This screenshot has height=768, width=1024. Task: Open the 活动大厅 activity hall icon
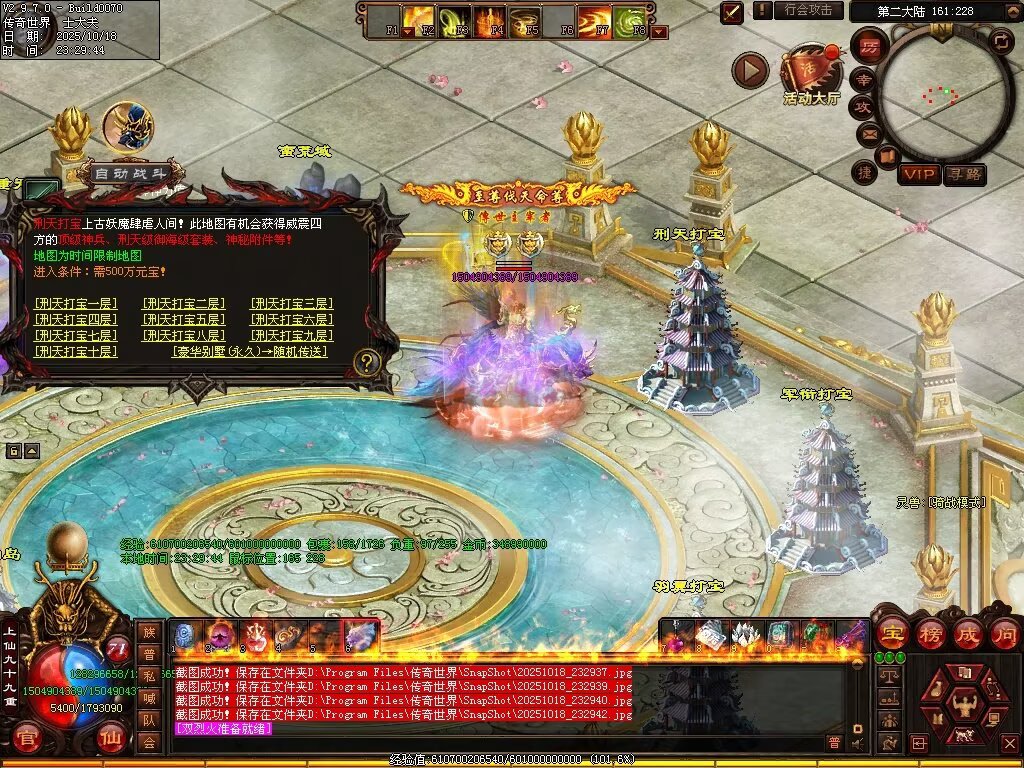click(811, 72)
